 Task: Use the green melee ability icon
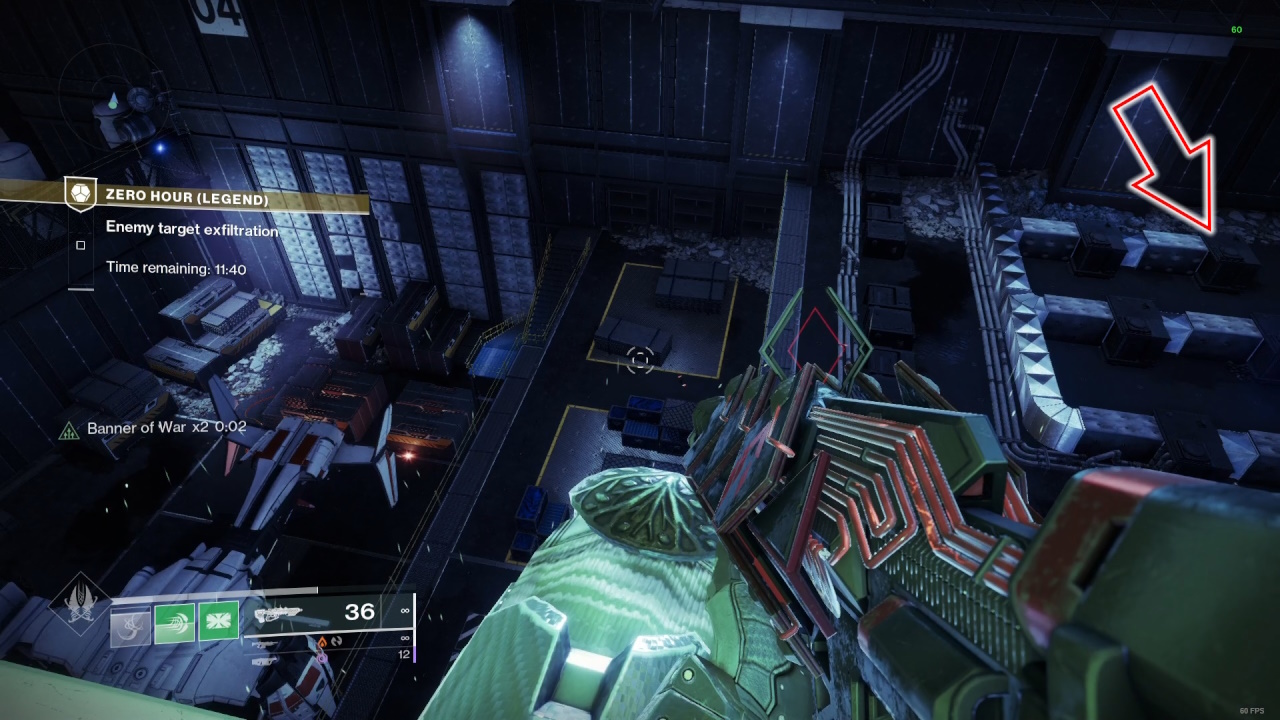click(x=174, y=623)
